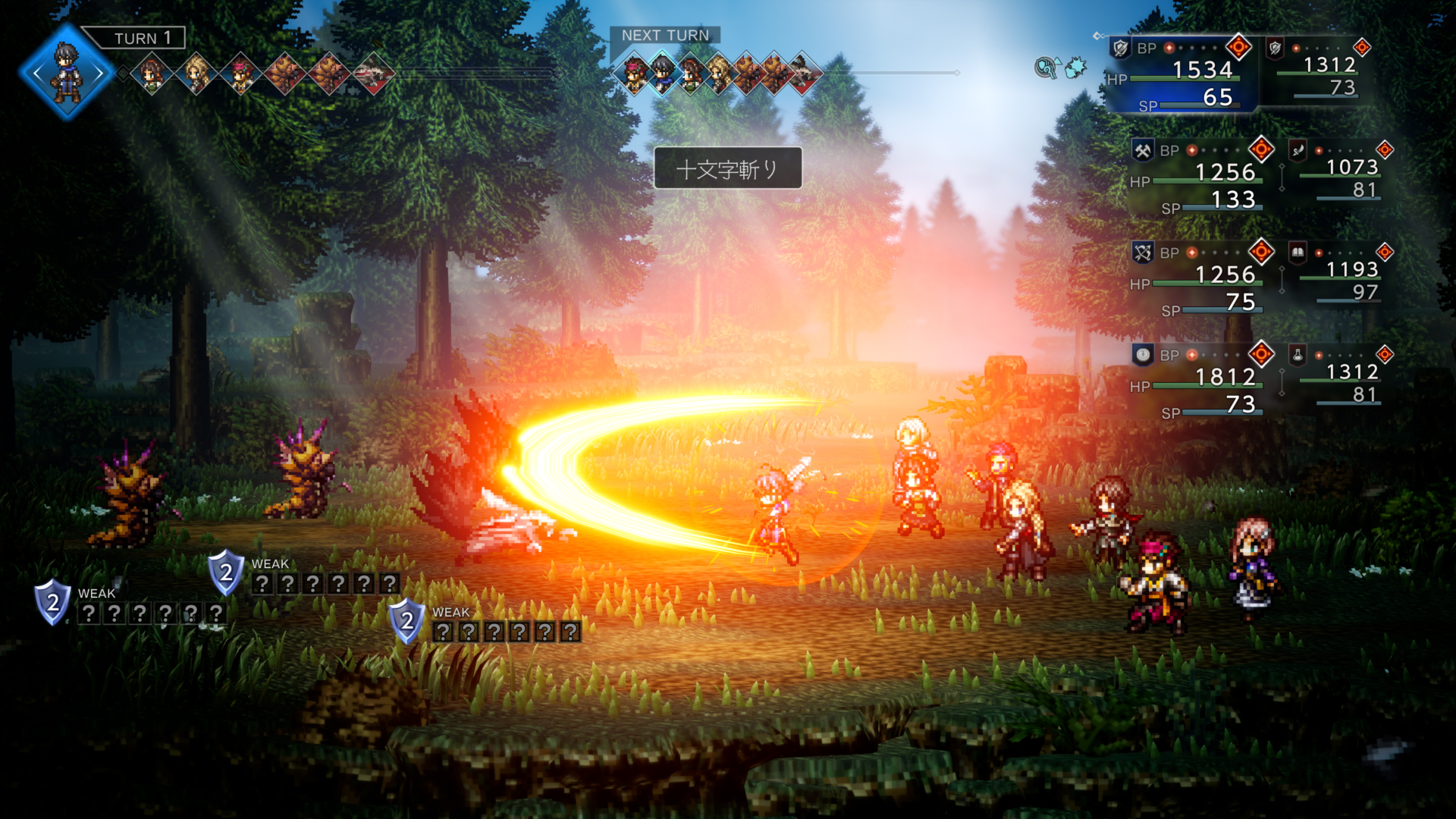
Task: Select the white beast's NEXT TURN portrait
Action: click(x=803, y=73)
